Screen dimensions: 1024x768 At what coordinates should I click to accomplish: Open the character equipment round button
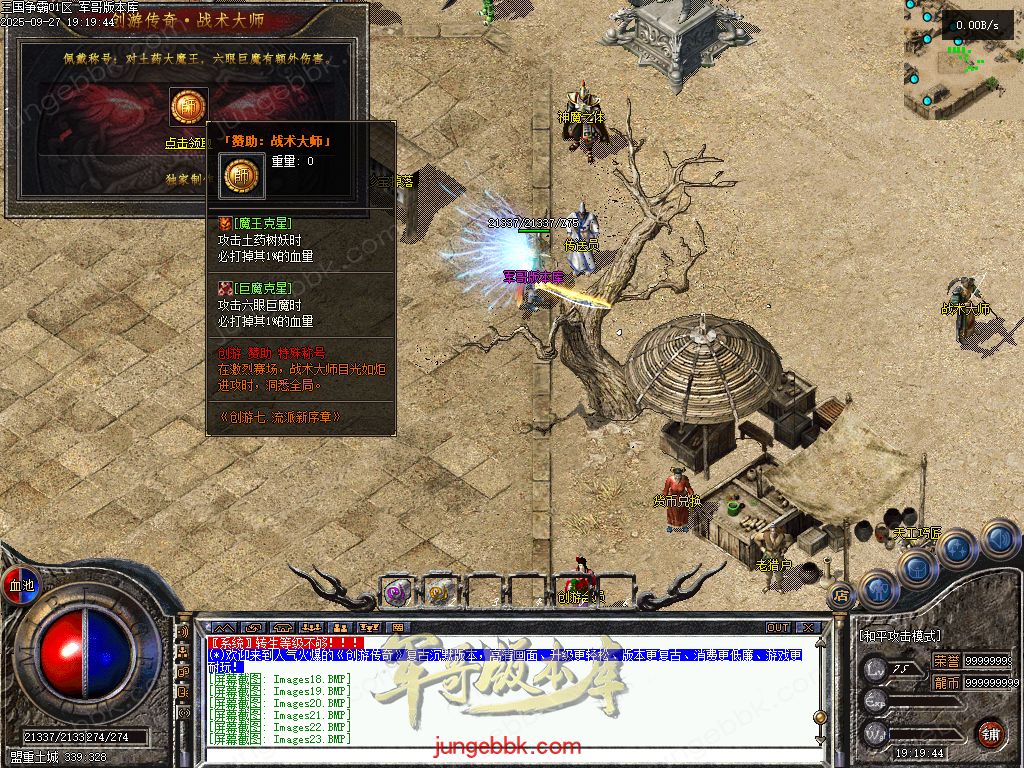tap(879, 589)
